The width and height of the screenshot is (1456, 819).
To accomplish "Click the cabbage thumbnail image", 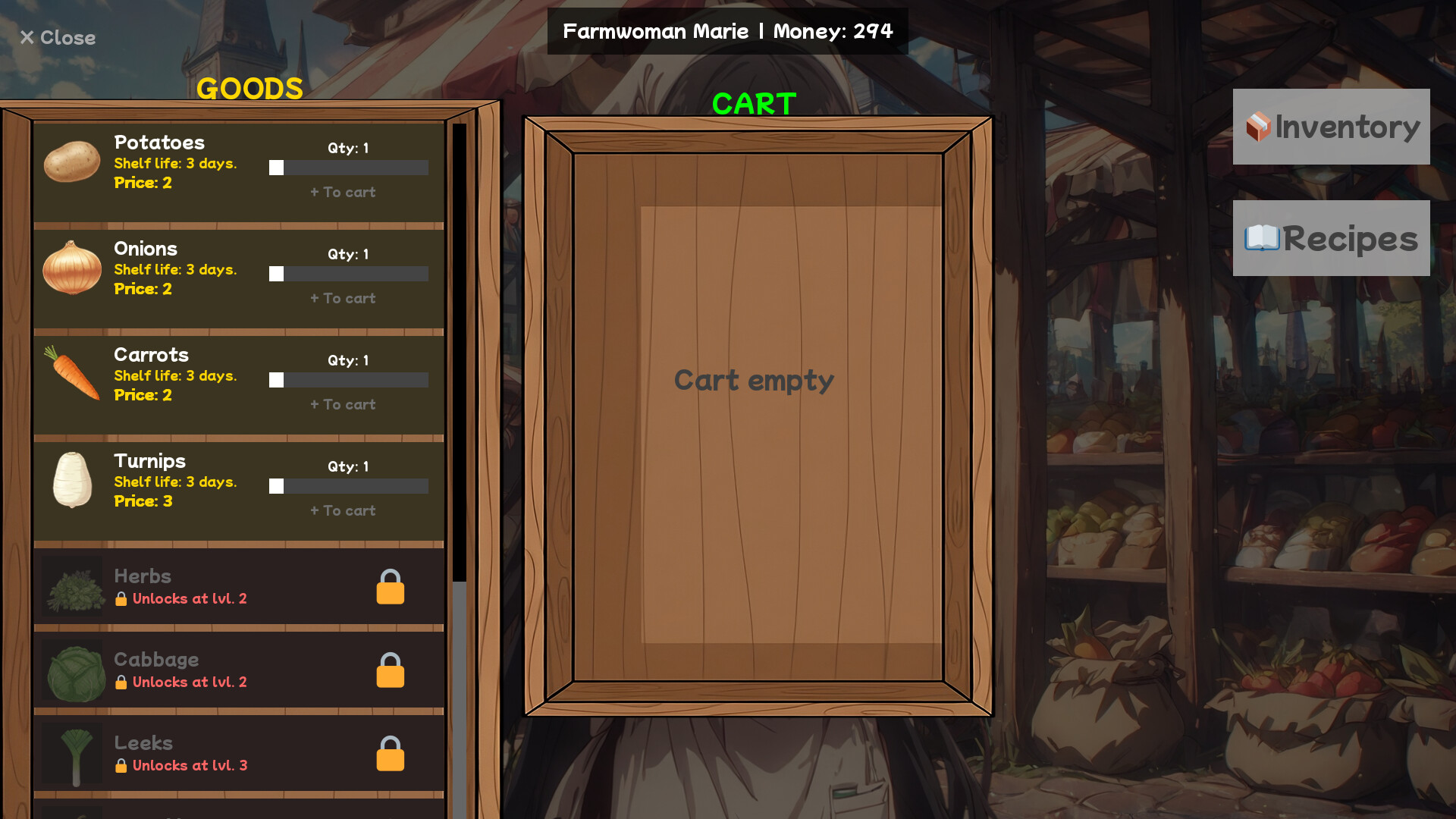I will [x=74, y=670].
